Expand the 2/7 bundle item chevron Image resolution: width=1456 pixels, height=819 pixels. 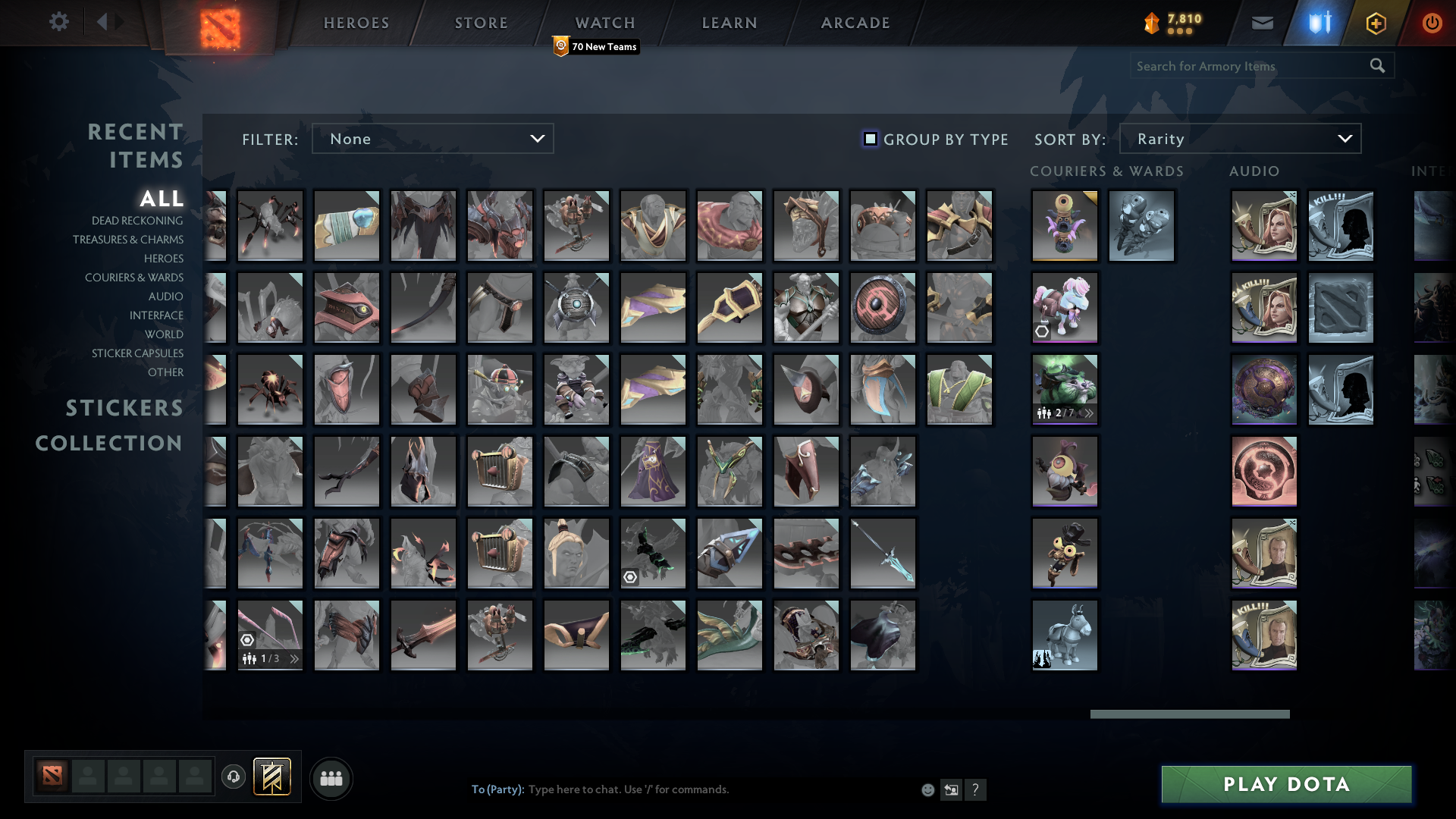click(x=1089, y=413)
